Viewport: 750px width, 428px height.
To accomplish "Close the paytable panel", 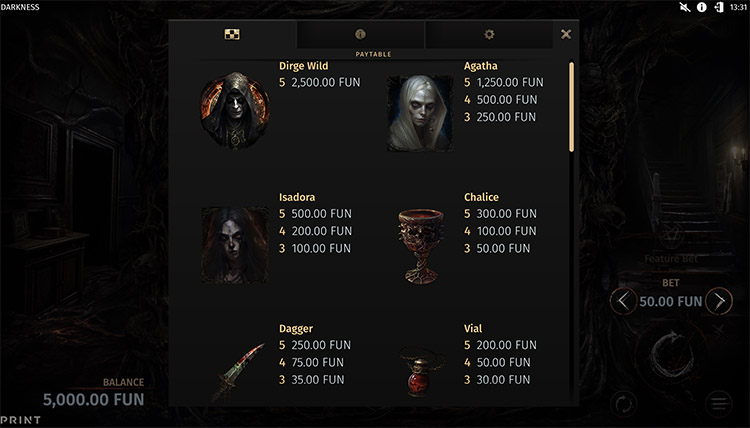I will pos(566,34).
